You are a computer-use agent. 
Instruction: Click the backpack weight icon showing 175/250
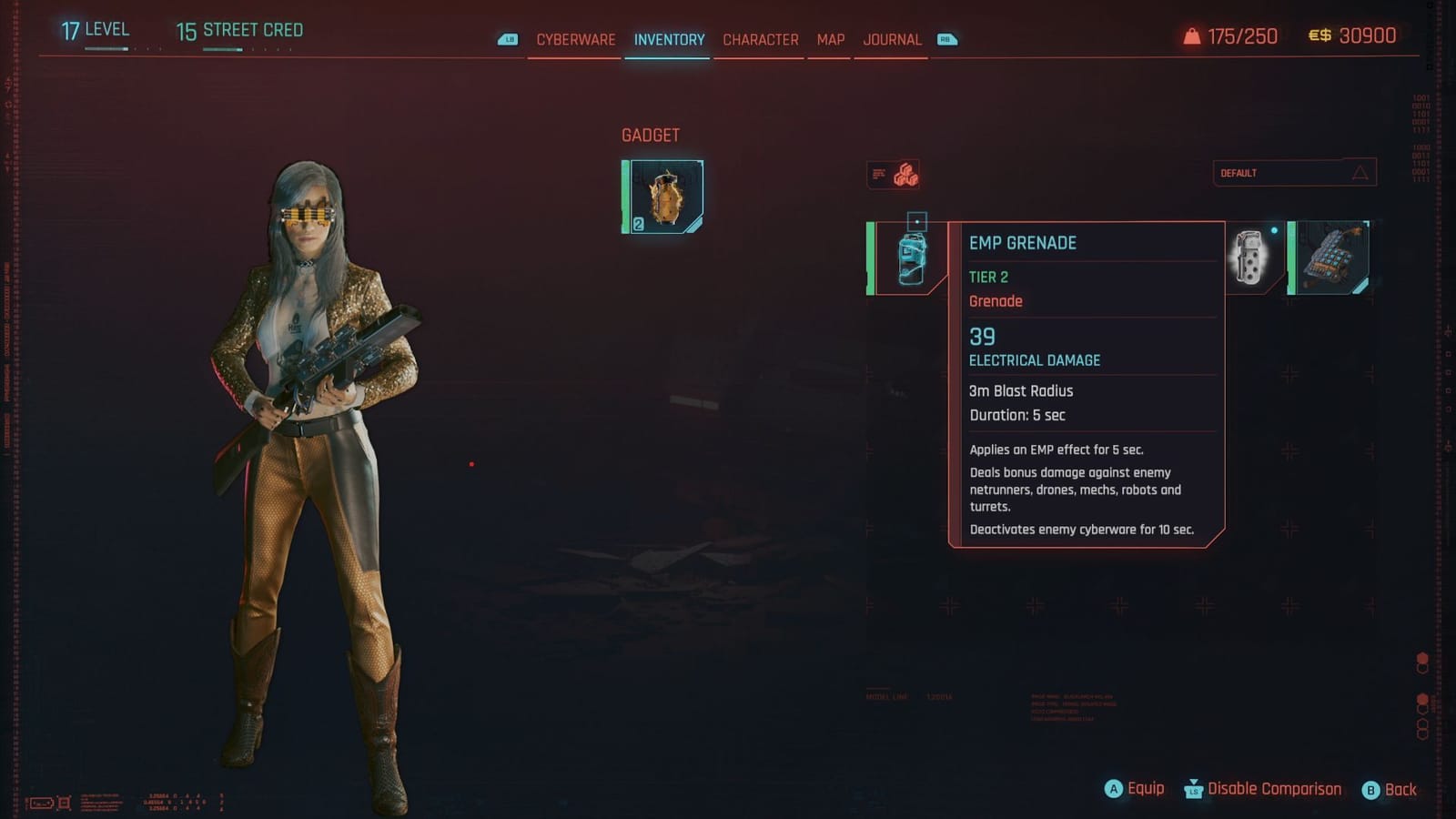coord(1192,36)
